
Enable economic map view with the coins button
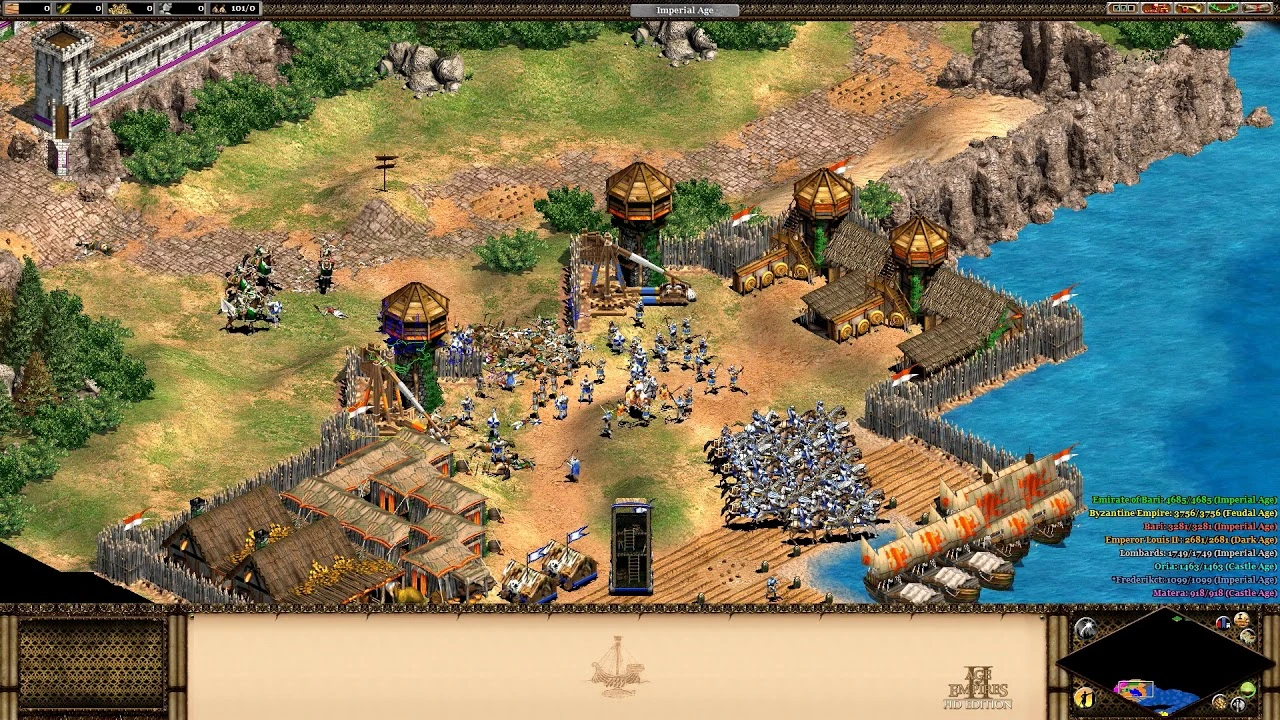1220,703
